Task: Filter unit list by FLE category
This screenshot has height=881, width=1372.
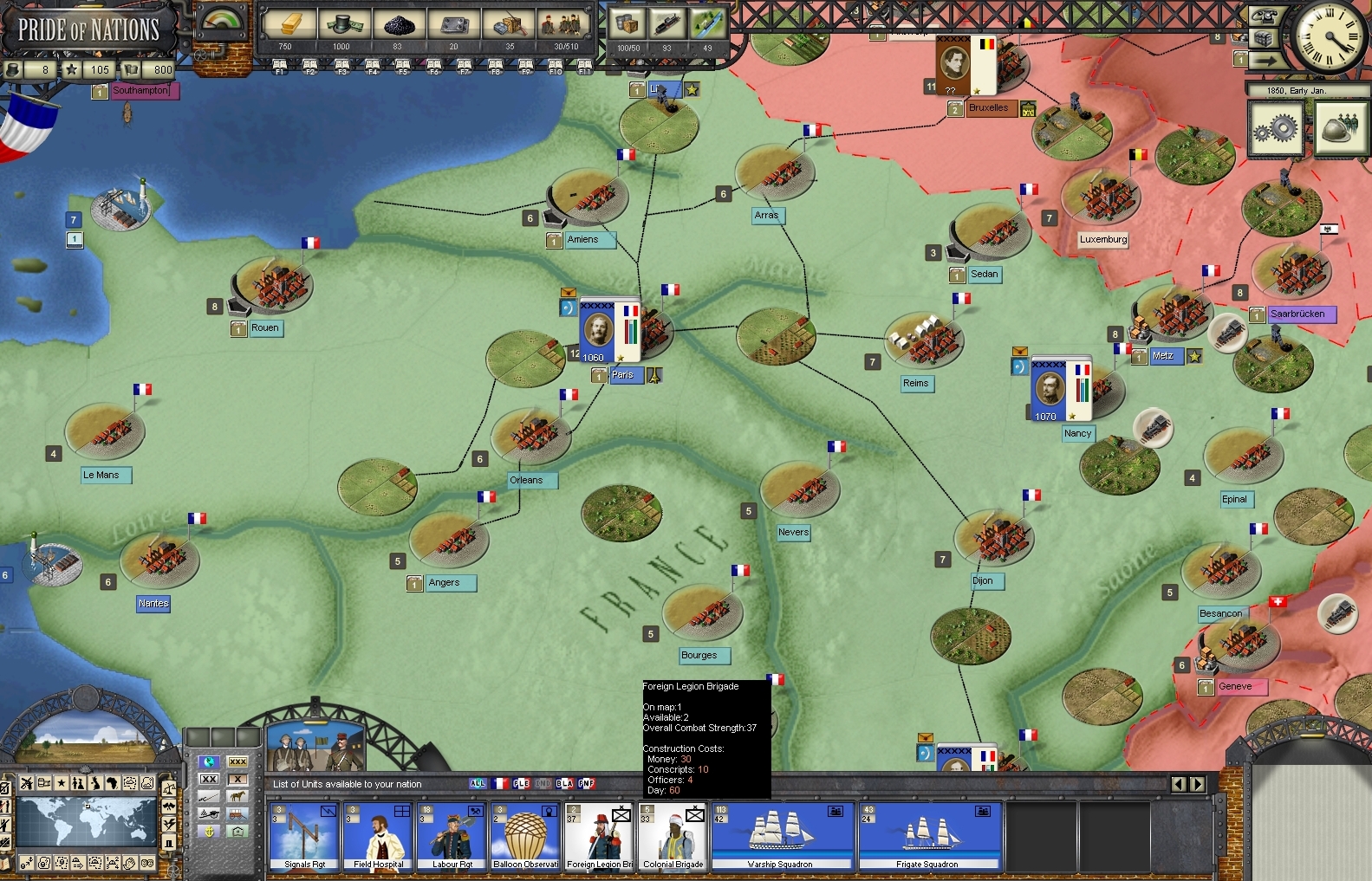Action: coord(521,783)
